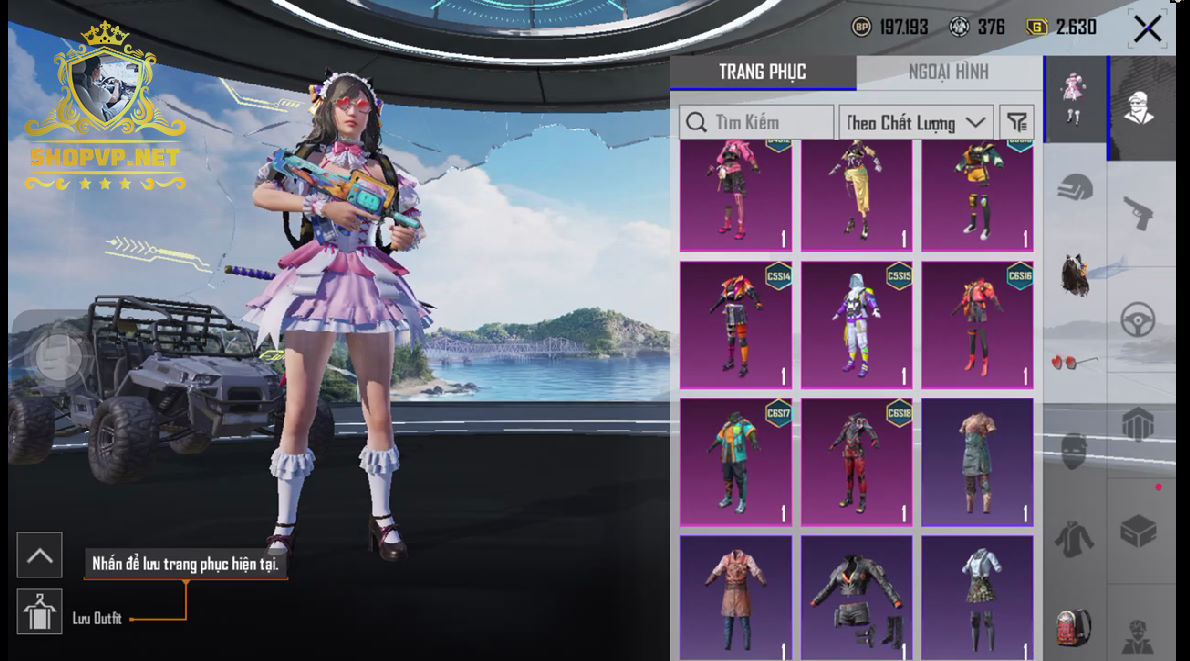Open the filter options button
This screenshot has width=1190, height=661.
coord(1017,123)
